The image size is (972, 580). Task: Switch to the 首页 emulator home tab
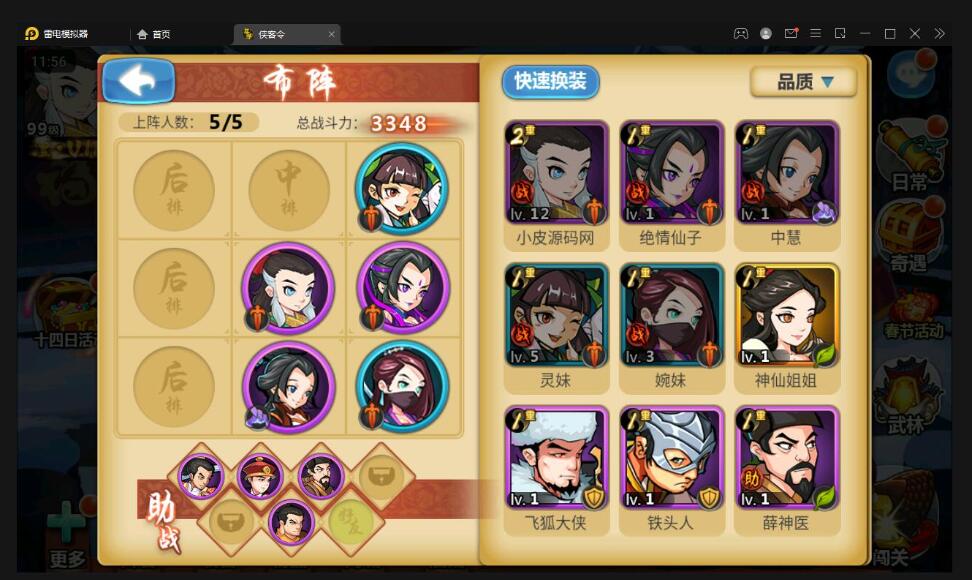coord(154,34)
